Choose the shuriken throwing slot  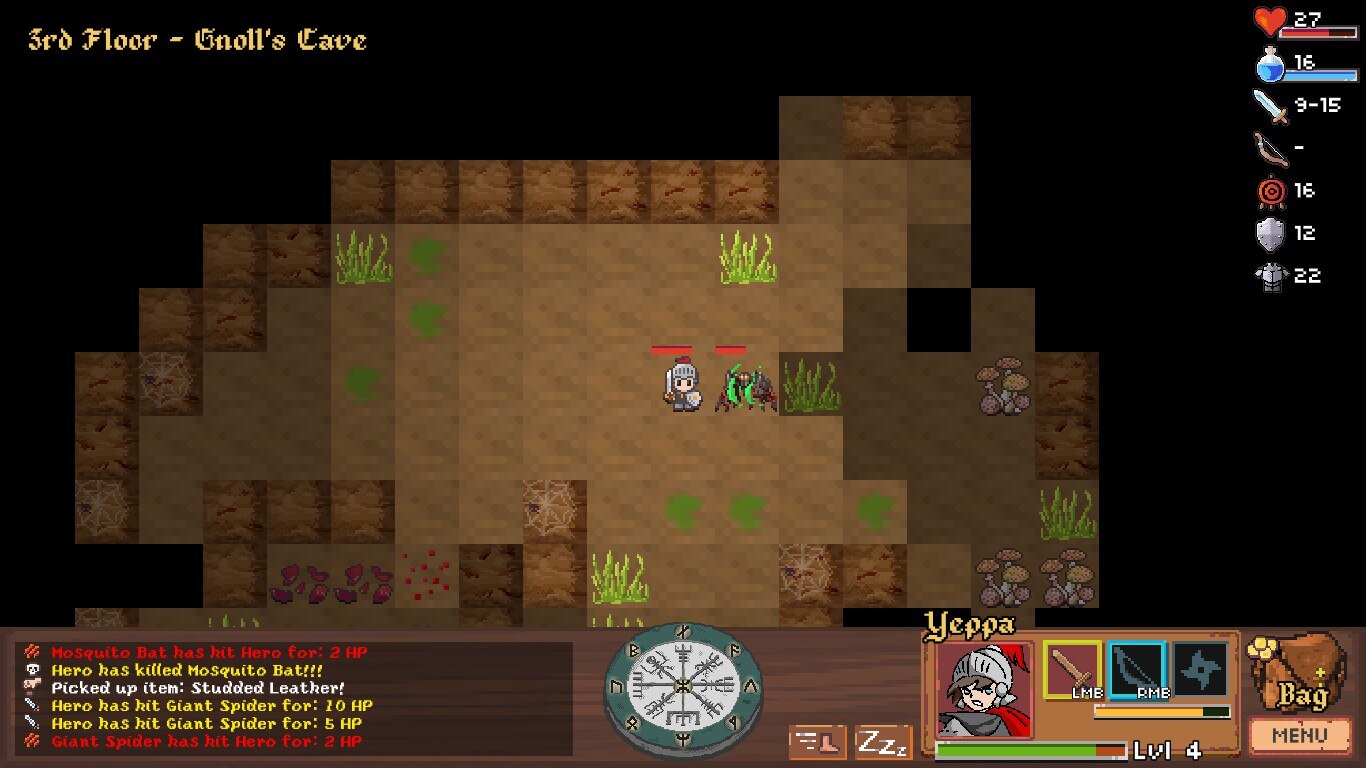pyautogui.click(x=1200, y=670)
